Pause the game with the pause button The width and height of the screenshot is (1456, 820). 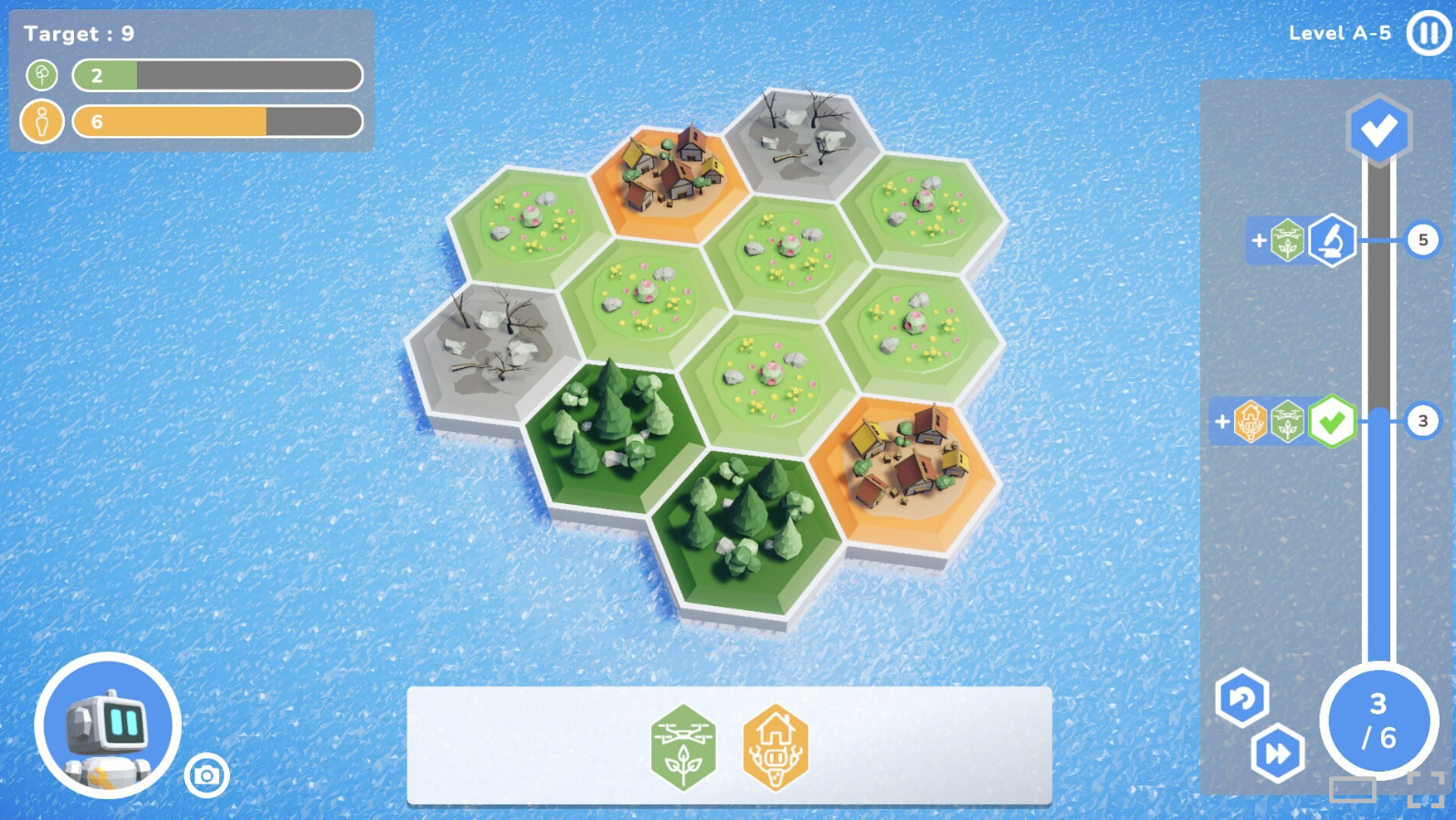1427,34
